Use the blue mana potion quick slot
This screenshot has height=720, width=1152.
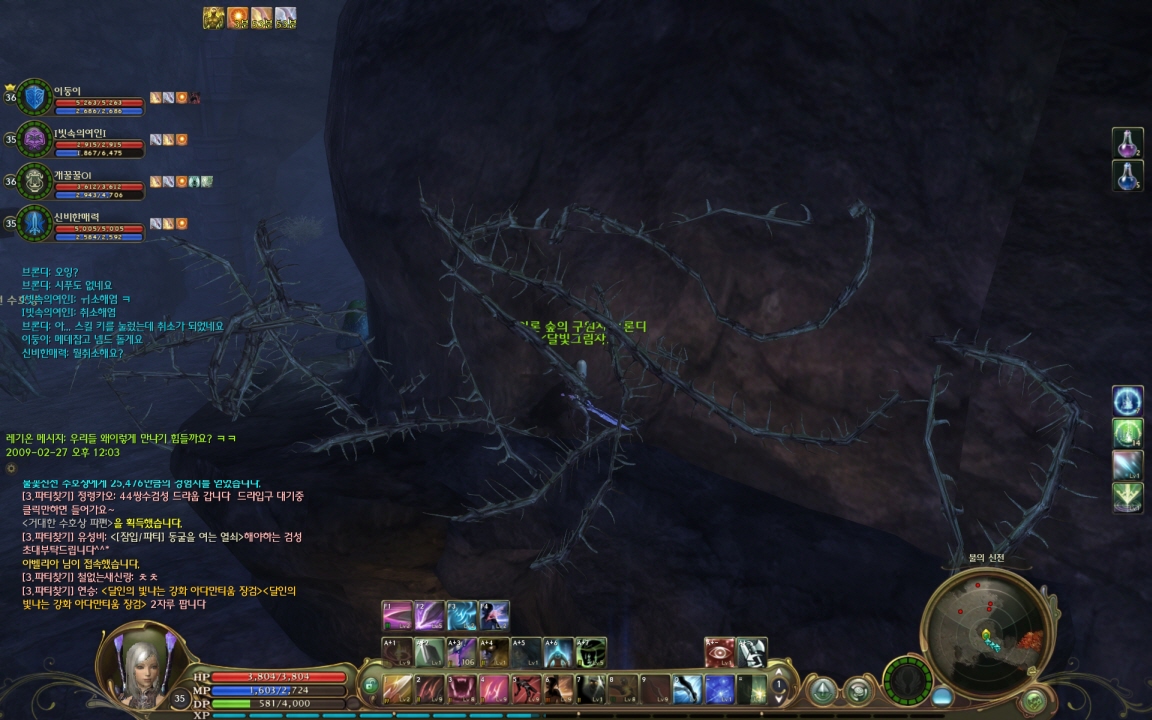[x=1127, y=176]
